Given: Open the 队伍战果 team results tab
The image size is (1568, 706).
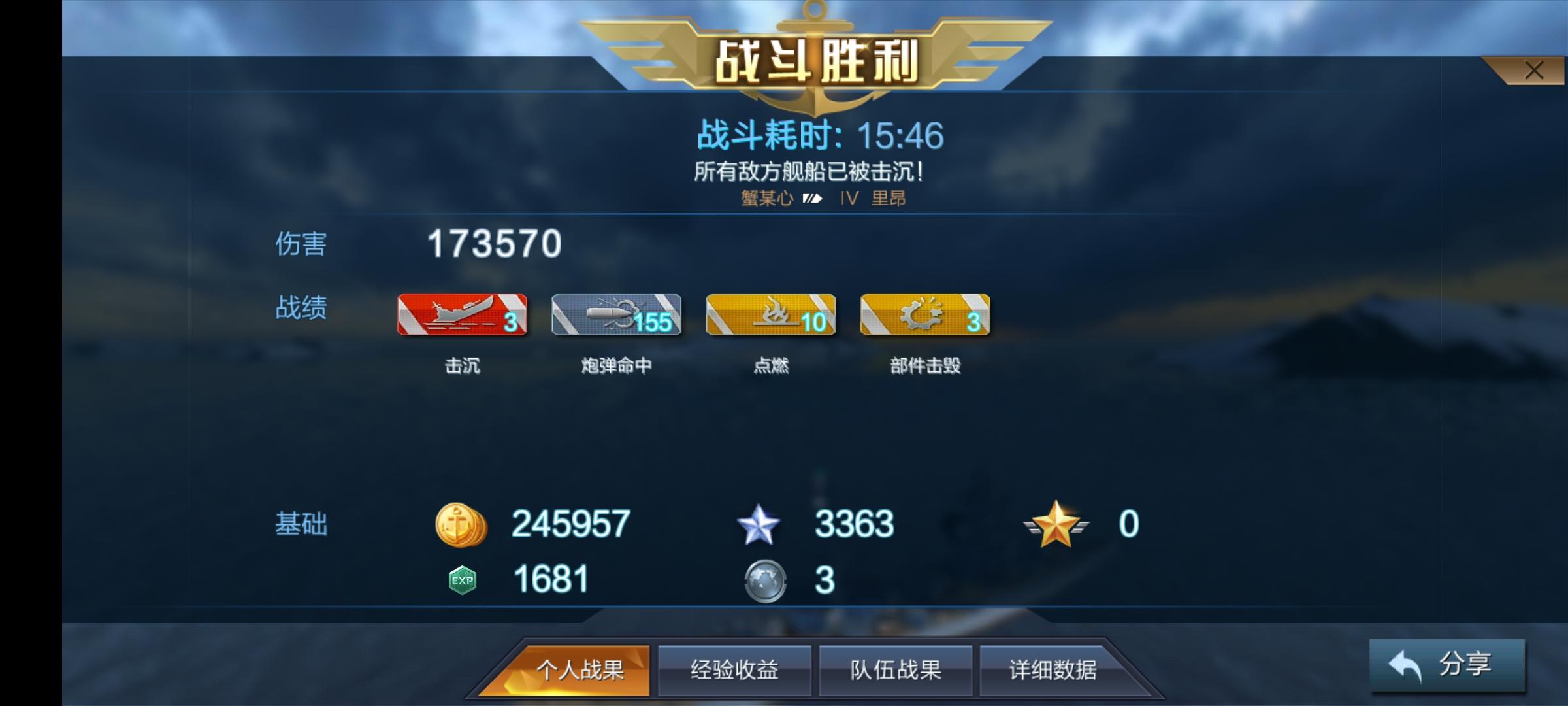Looking at the screenshot, I should (894, 670).
